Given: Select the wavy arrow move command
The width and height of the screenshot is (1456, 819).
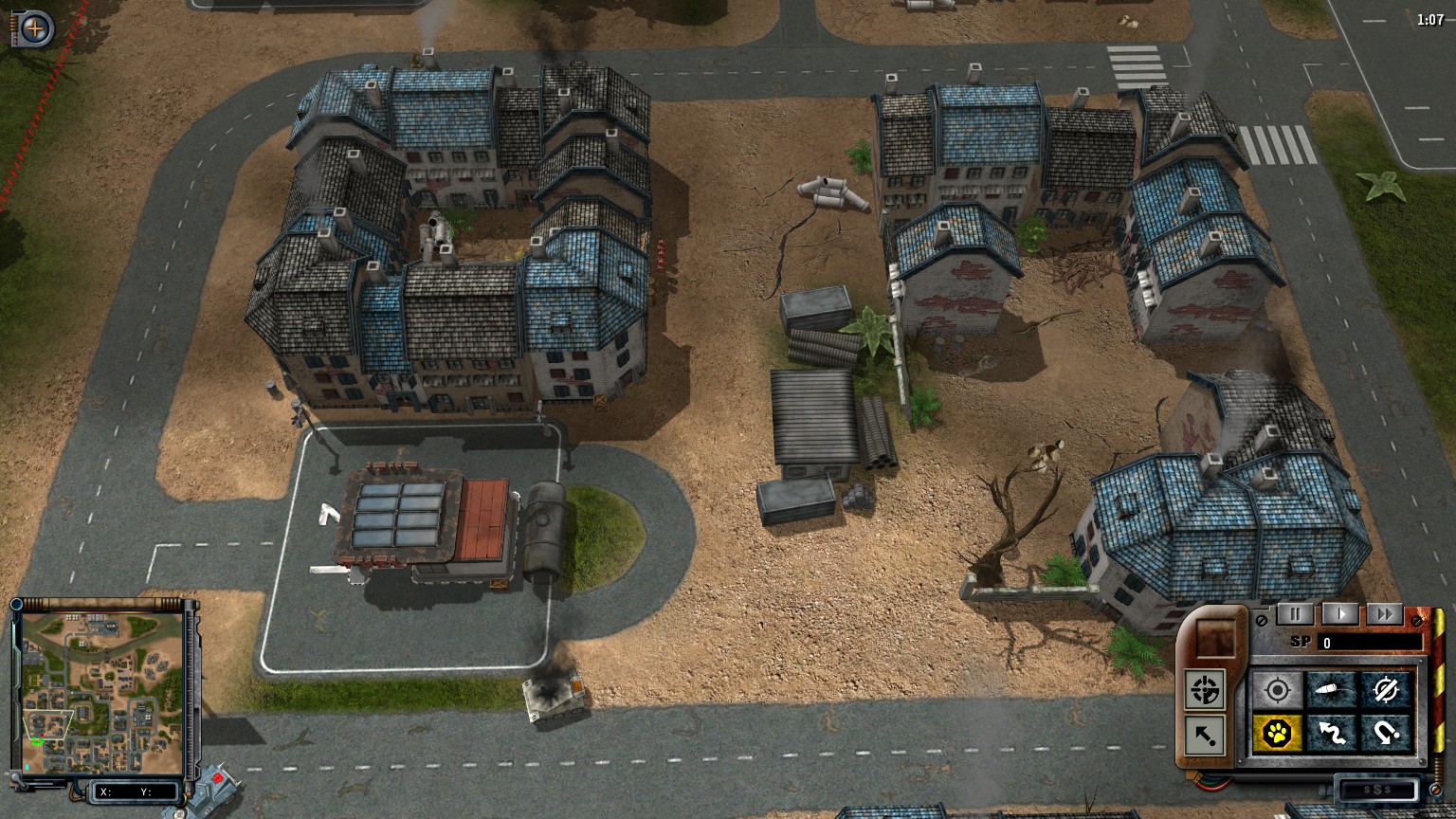Looking at the screenshot, I should (1332, 733).
